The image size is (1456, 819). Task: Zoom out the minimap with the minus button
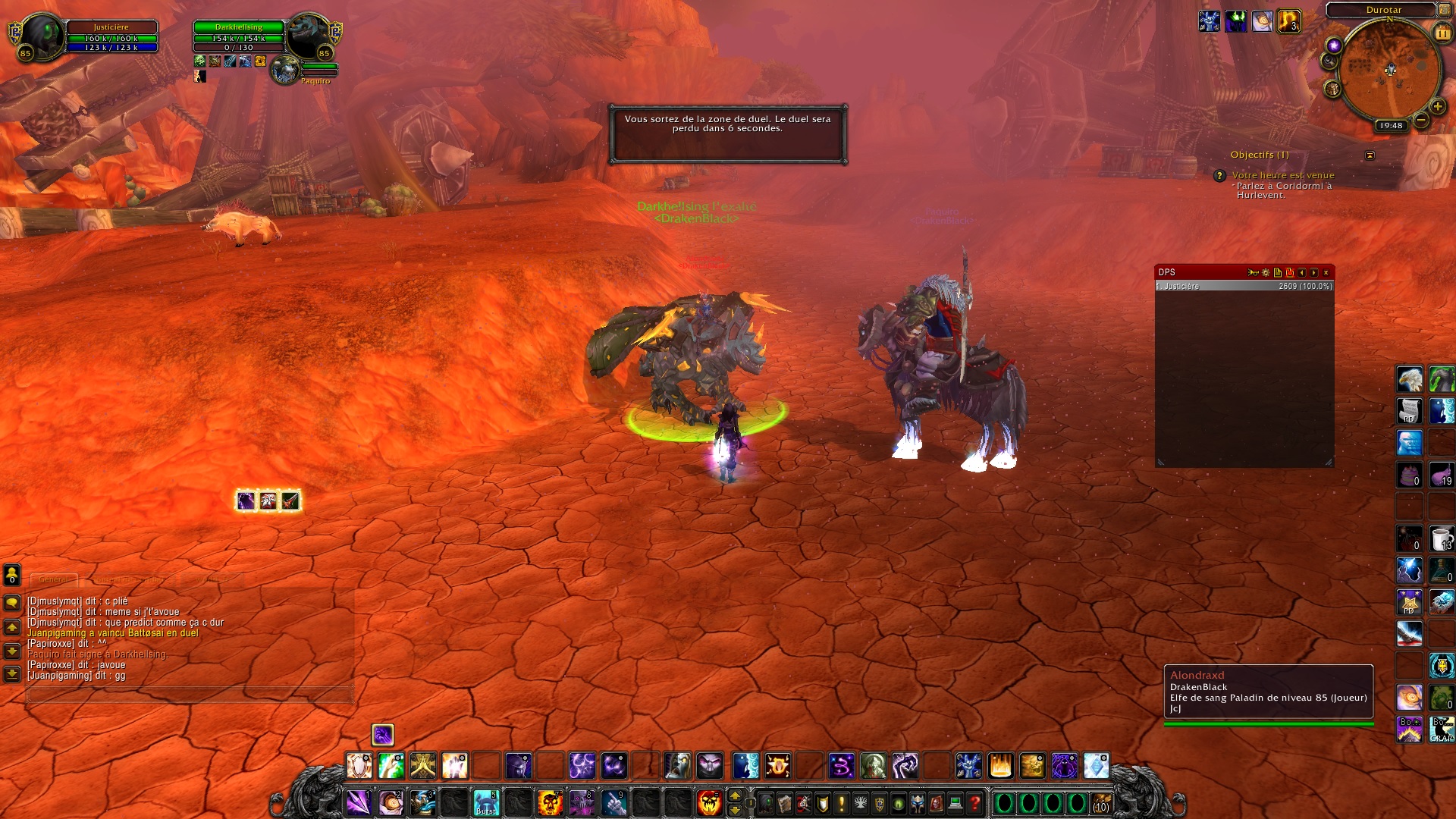[1421, 120]
